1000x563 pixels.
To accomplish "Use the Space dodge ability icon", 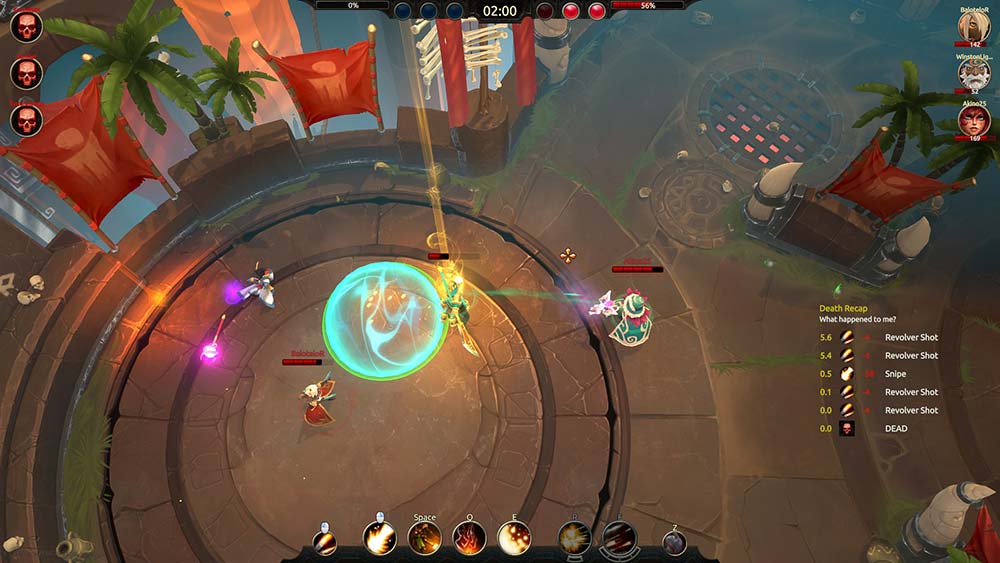I will pos(425,539).
